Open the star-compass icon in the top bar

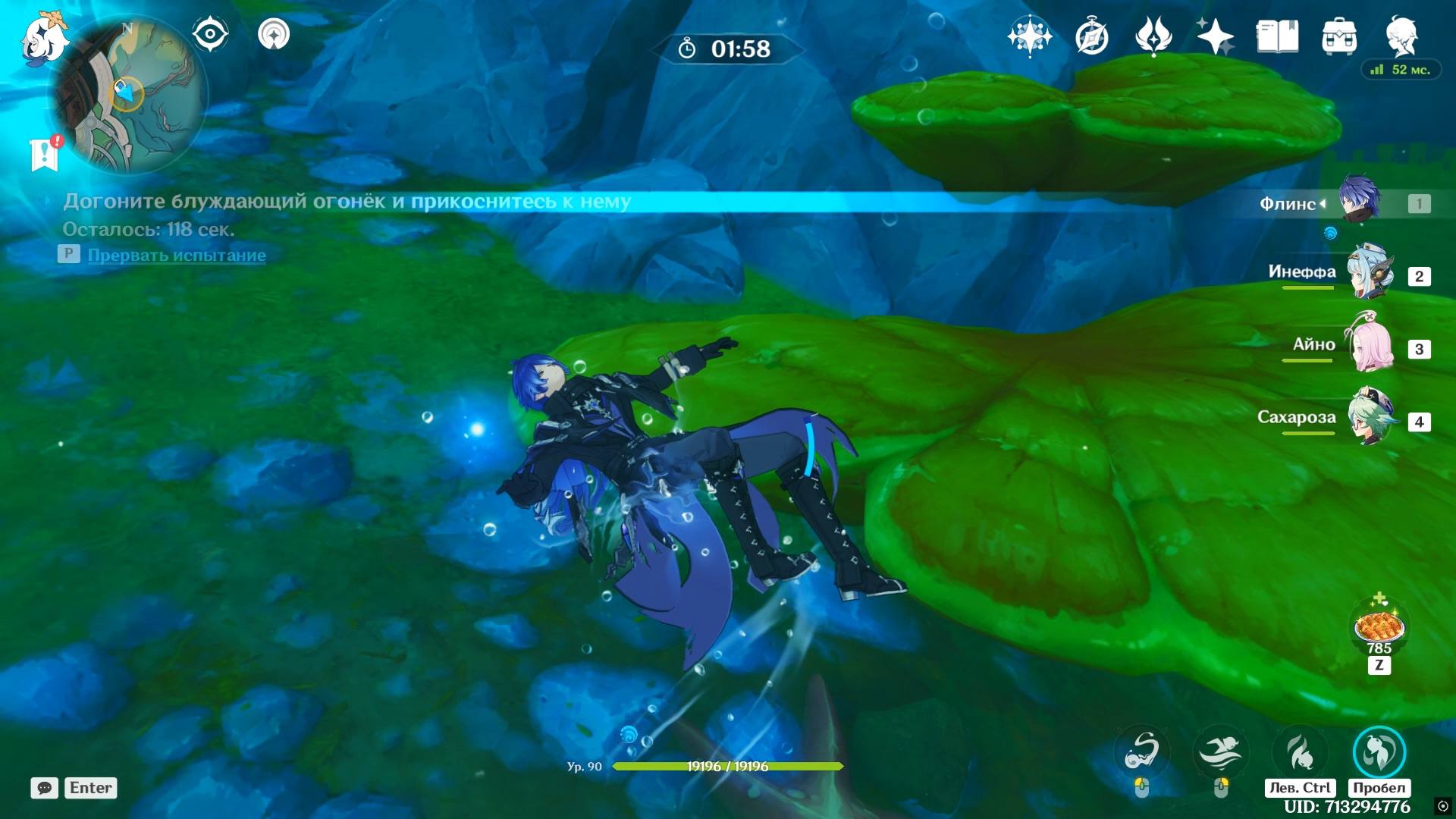click(1029, 36)
